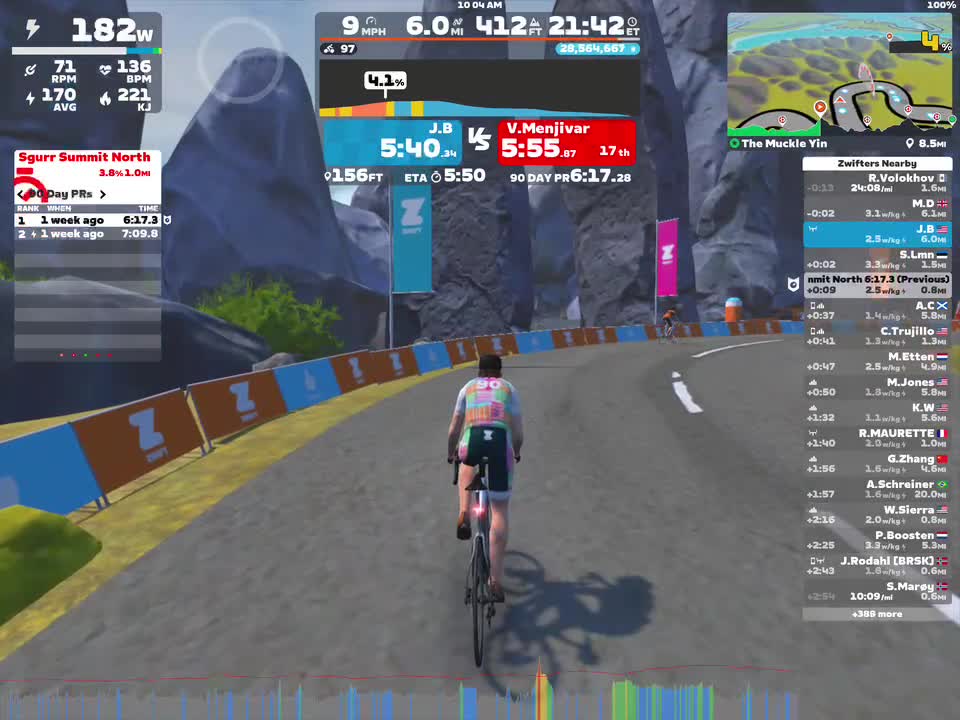
Task: Expand the +389 more riders entry
Action: click(x=877, y=614)
